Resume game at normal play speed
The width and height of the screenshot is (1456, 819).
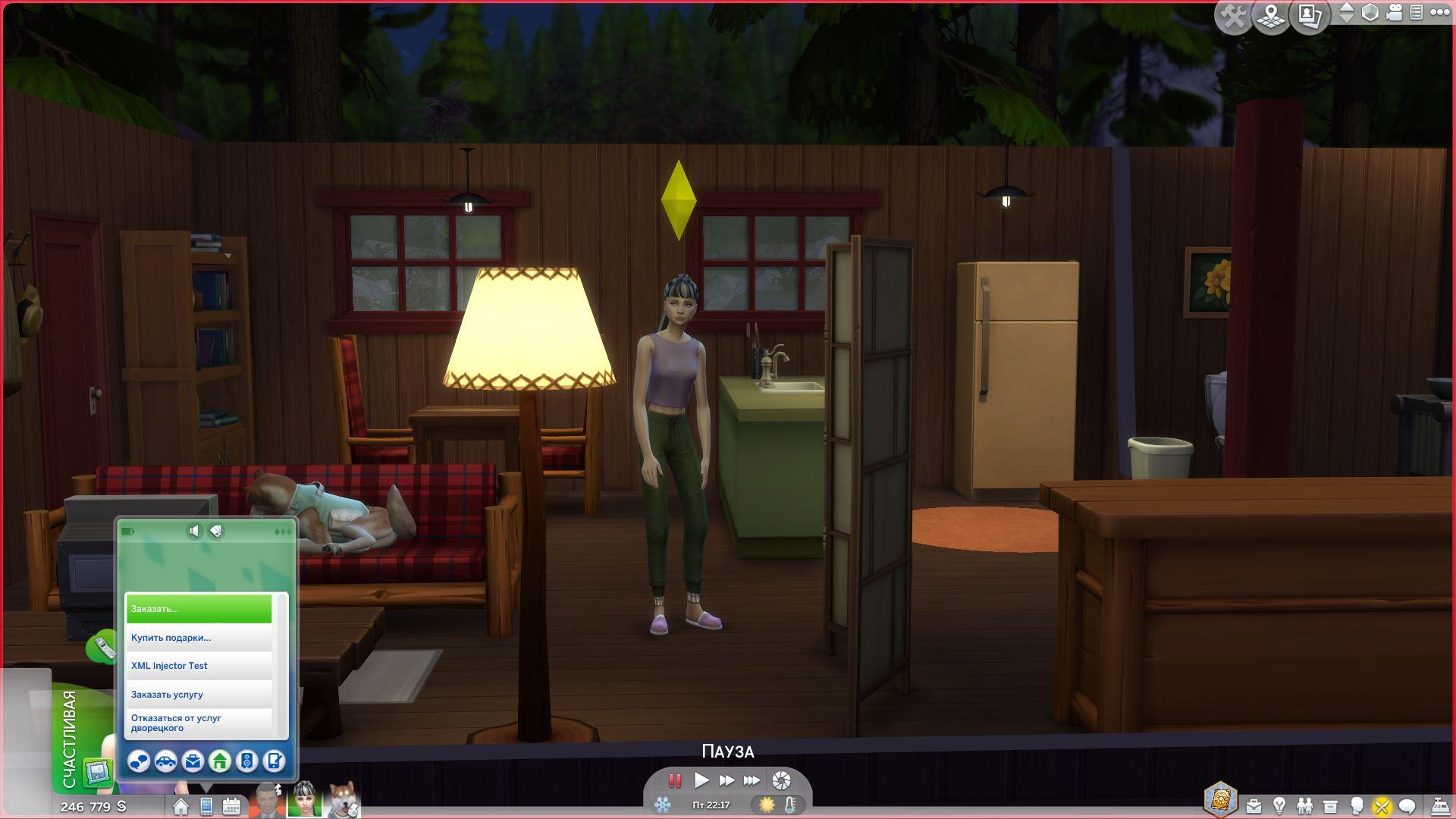[x=701, y=780]
